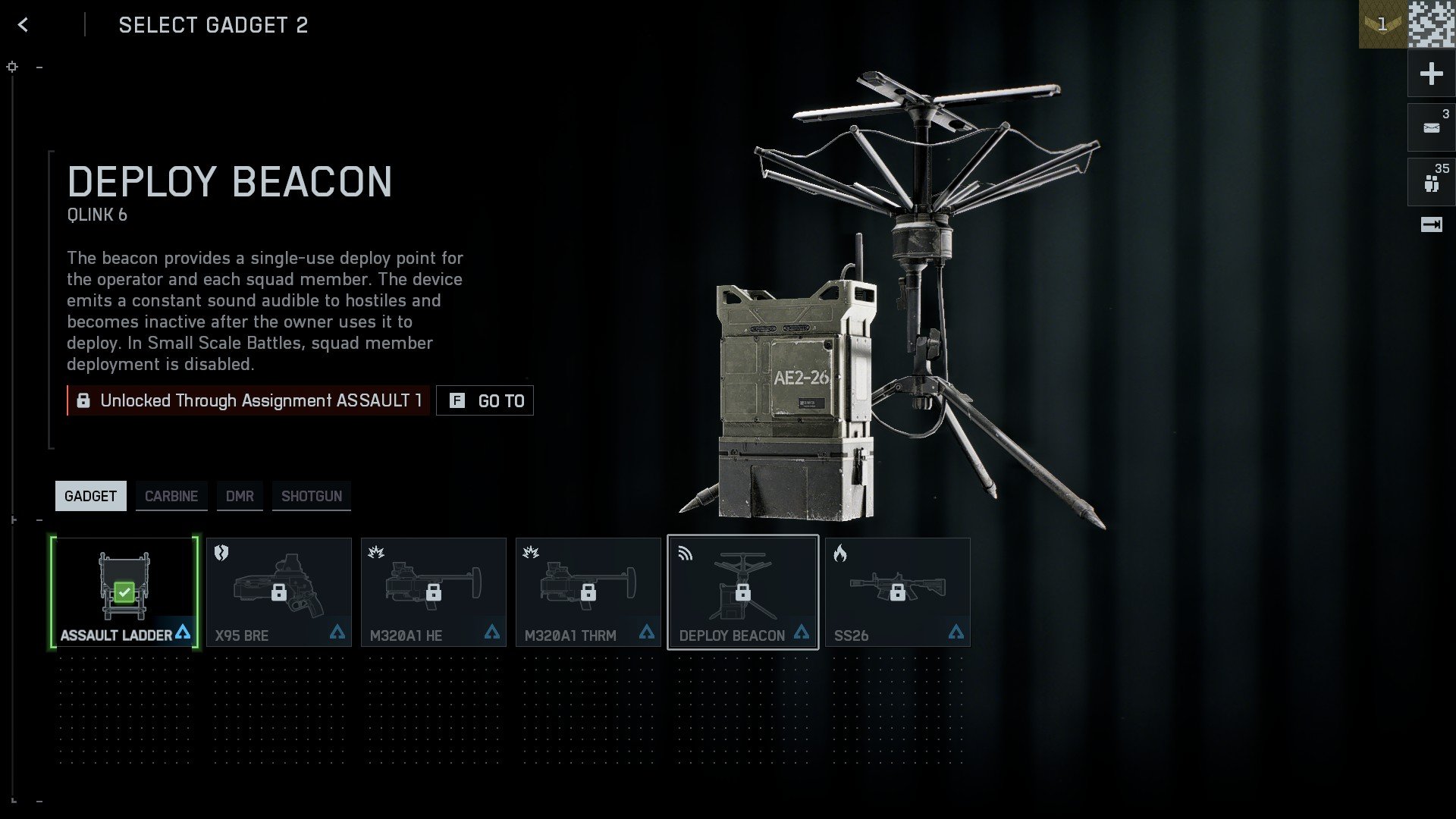This screenshot has width=1456, height=819.
Task: Switch to the CARBINE tab
Action: (171, 495)
